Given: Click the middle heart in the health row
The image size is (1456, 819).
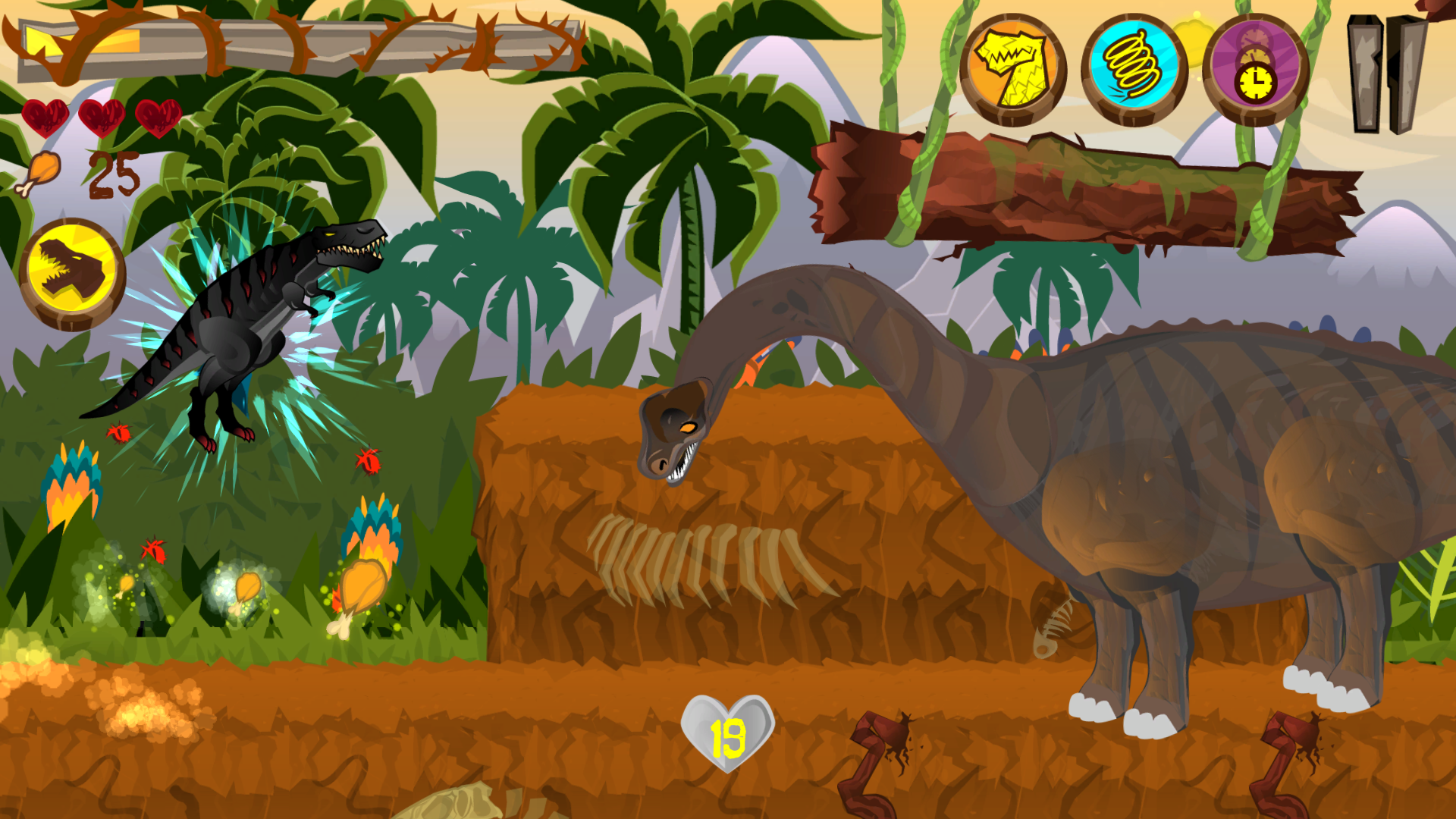Looking at the screenshot, I should (x=101, y=118).
